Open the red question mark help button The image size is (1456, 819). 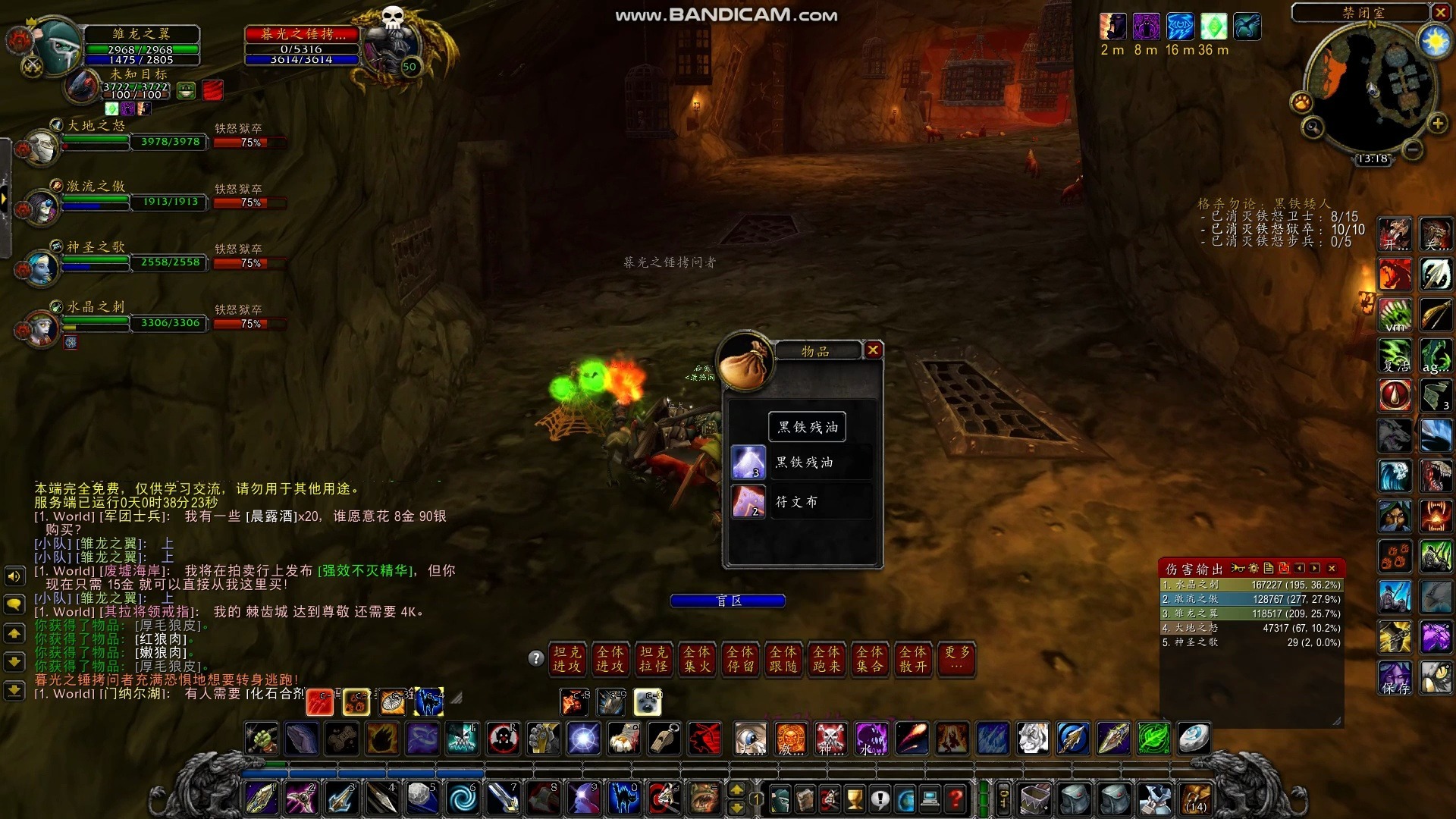pos(956,799)
